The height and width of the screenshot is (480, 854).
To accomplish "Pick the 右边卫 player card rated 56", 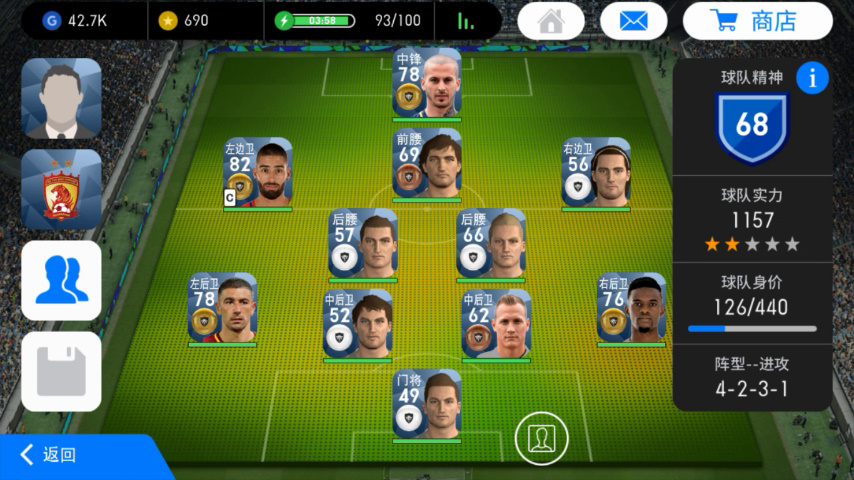I will pyautogui.click(x=596, y=173).
